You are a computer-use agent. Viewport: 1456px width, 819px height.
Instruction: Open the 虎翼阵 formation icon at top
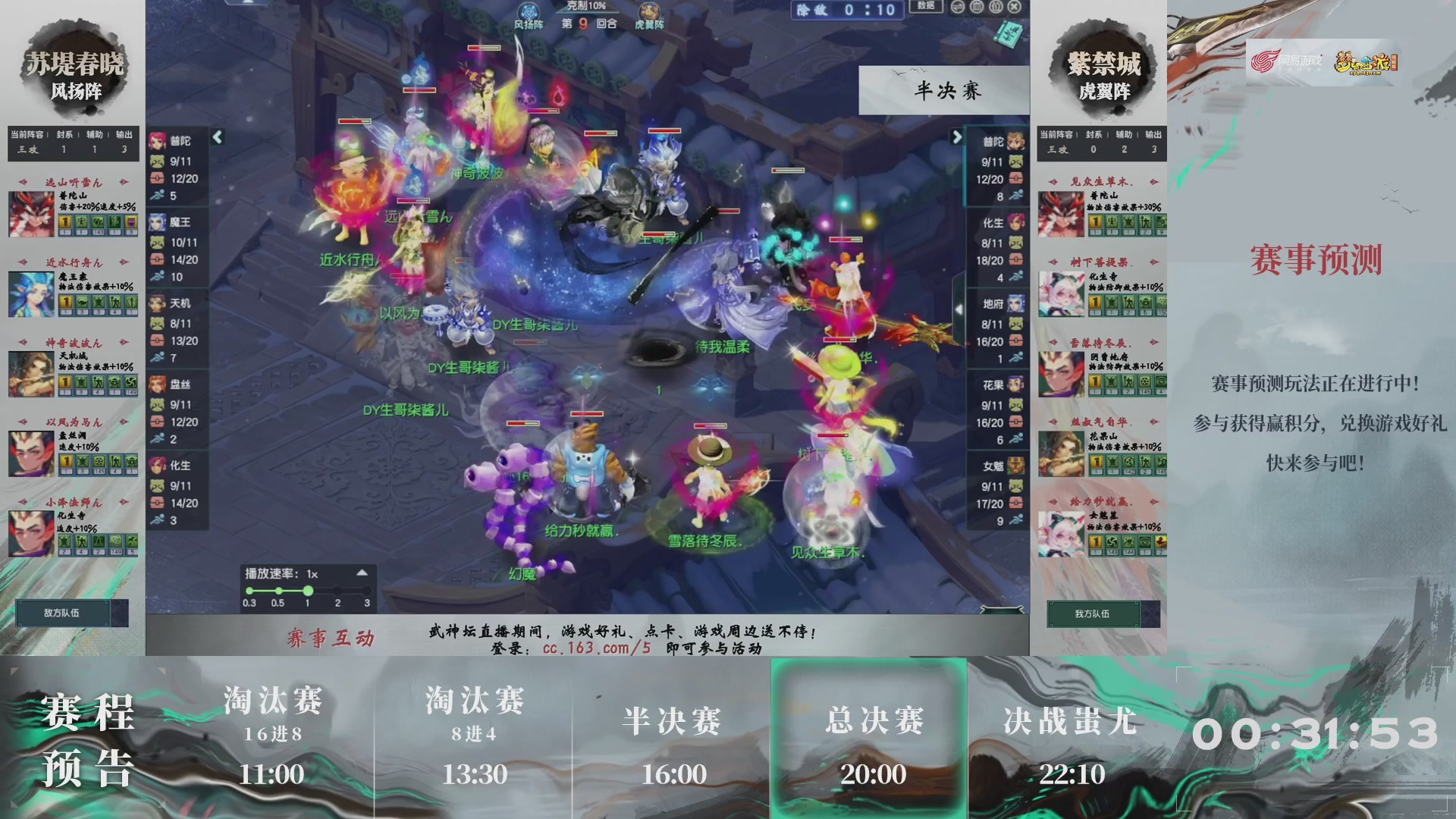click(x=649, y=11)
